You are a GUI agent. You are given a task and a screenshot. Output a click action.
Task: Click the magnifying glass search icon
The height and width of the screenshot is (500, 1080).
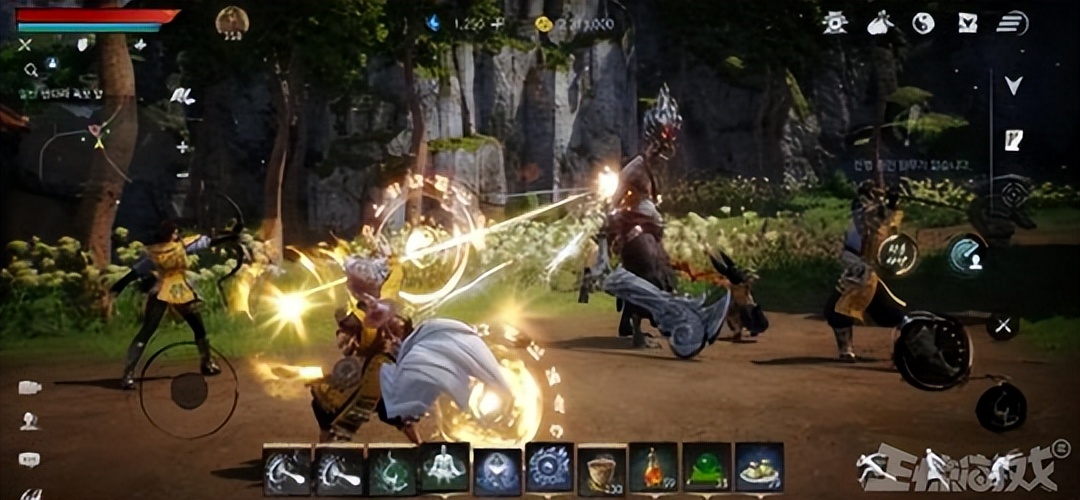click(31, 69)
